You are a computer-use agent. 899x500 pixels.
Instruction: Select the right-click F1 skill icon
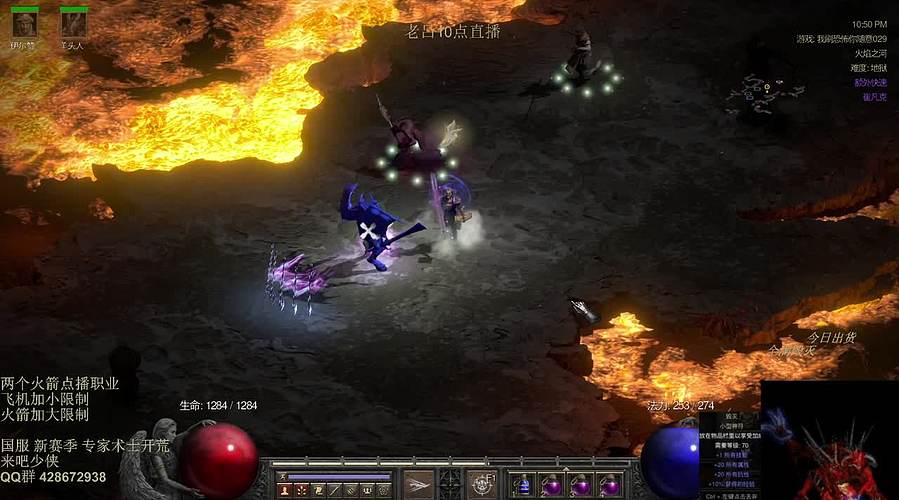pyautogui.click(x=482, y=485)
